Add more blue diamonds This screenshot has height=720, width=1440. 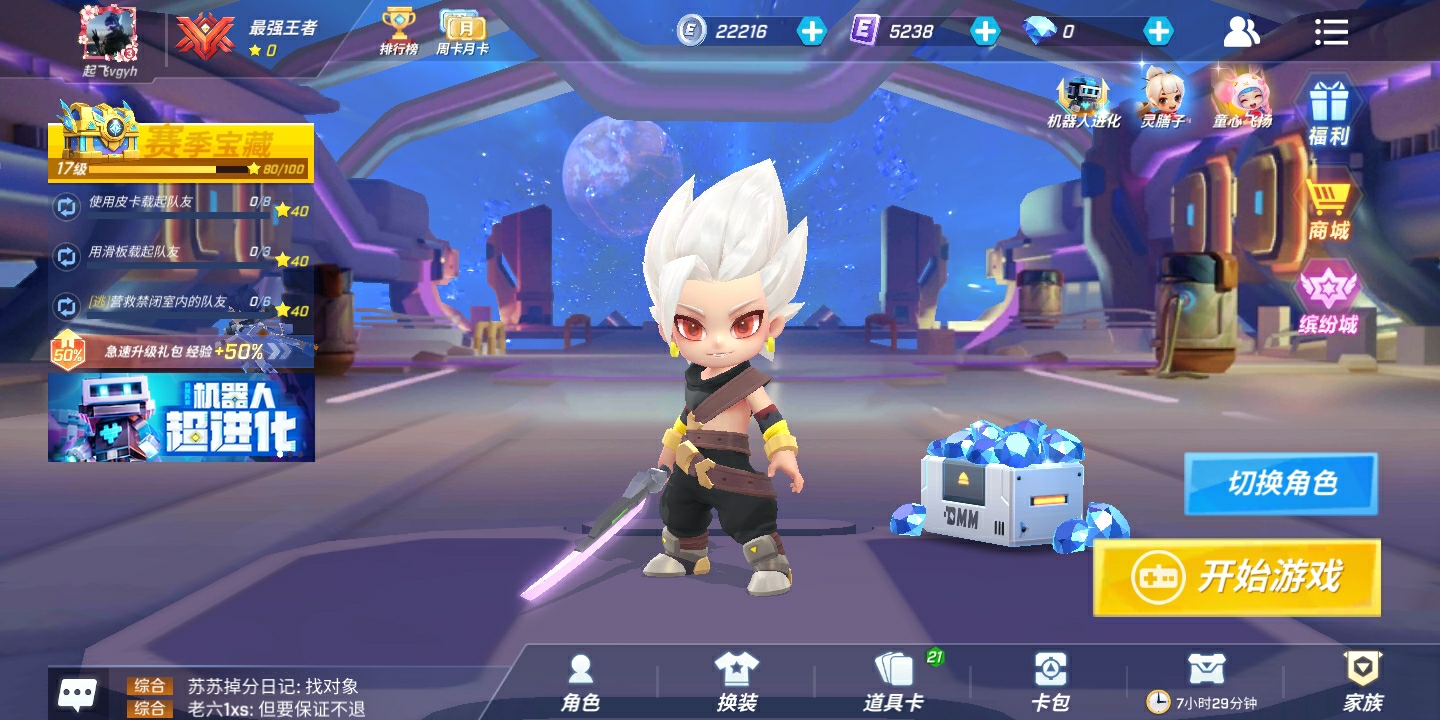tap(1158, 31)
